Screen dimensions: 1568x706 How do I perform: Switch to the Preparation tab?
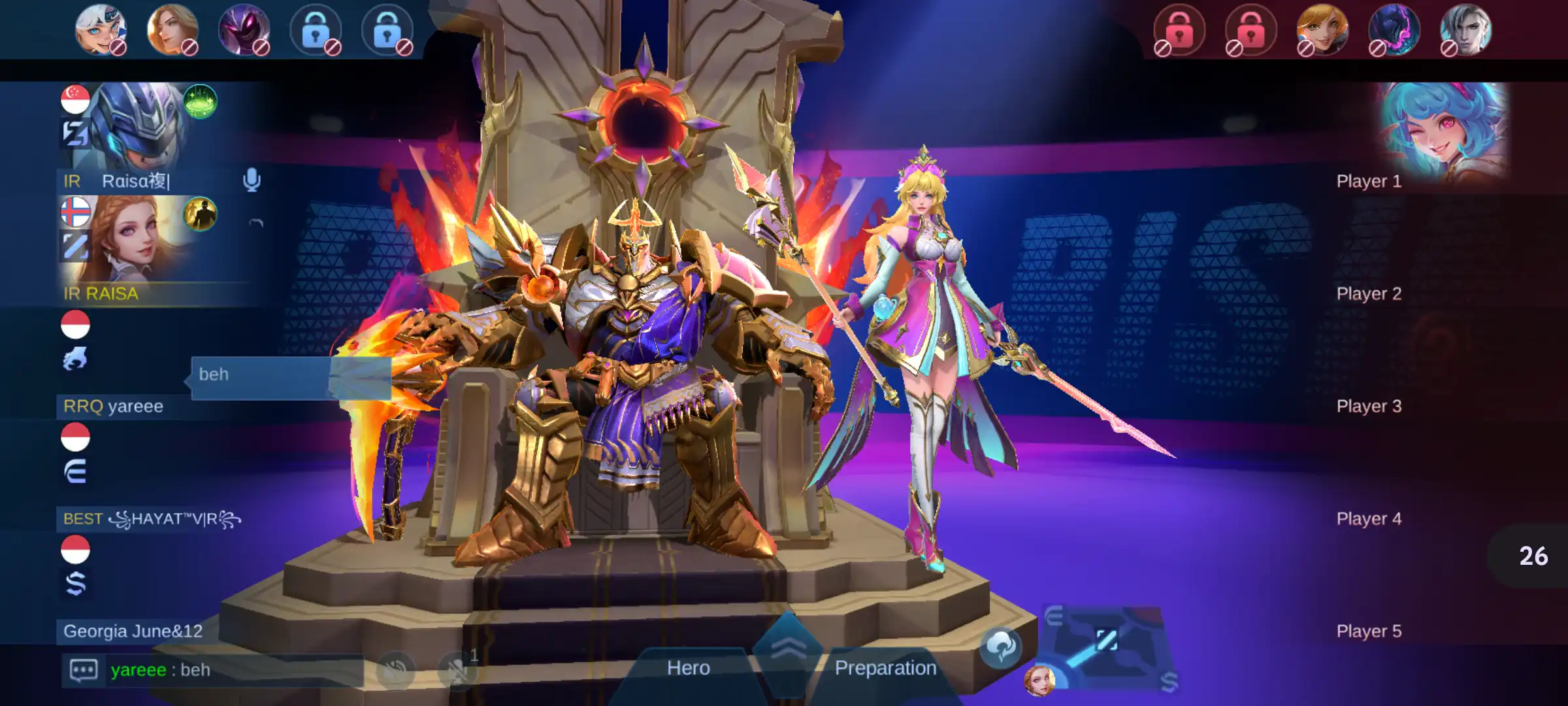coord(885,668)
